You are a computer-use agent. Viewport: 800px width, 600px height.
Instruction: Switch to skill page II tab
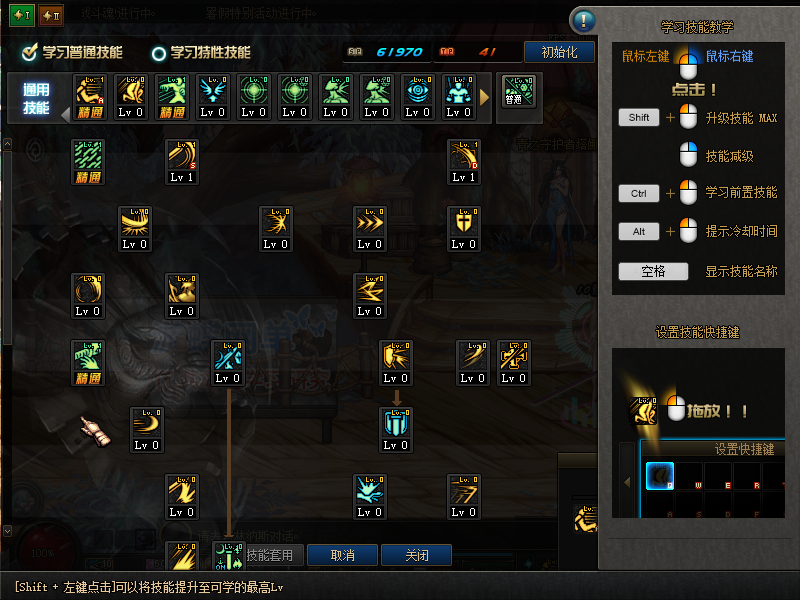[51, 14]
